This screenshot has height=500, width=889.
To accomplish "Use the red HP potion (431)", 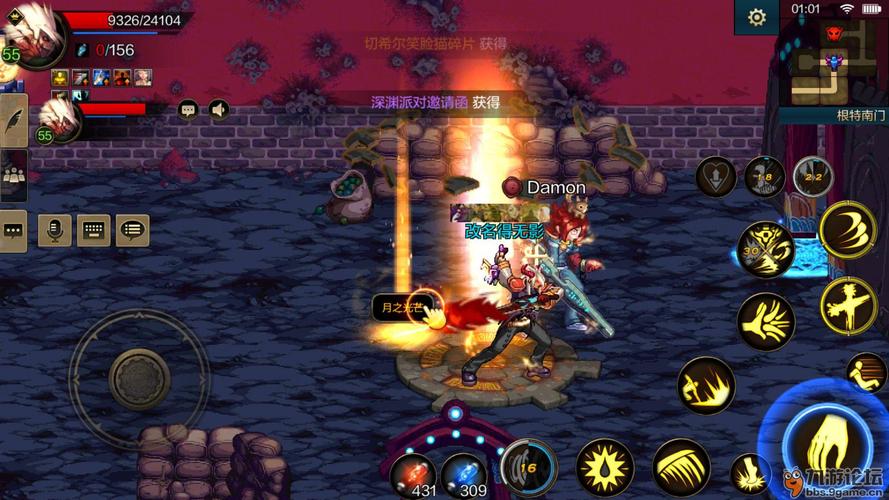I will coord(412,471).
